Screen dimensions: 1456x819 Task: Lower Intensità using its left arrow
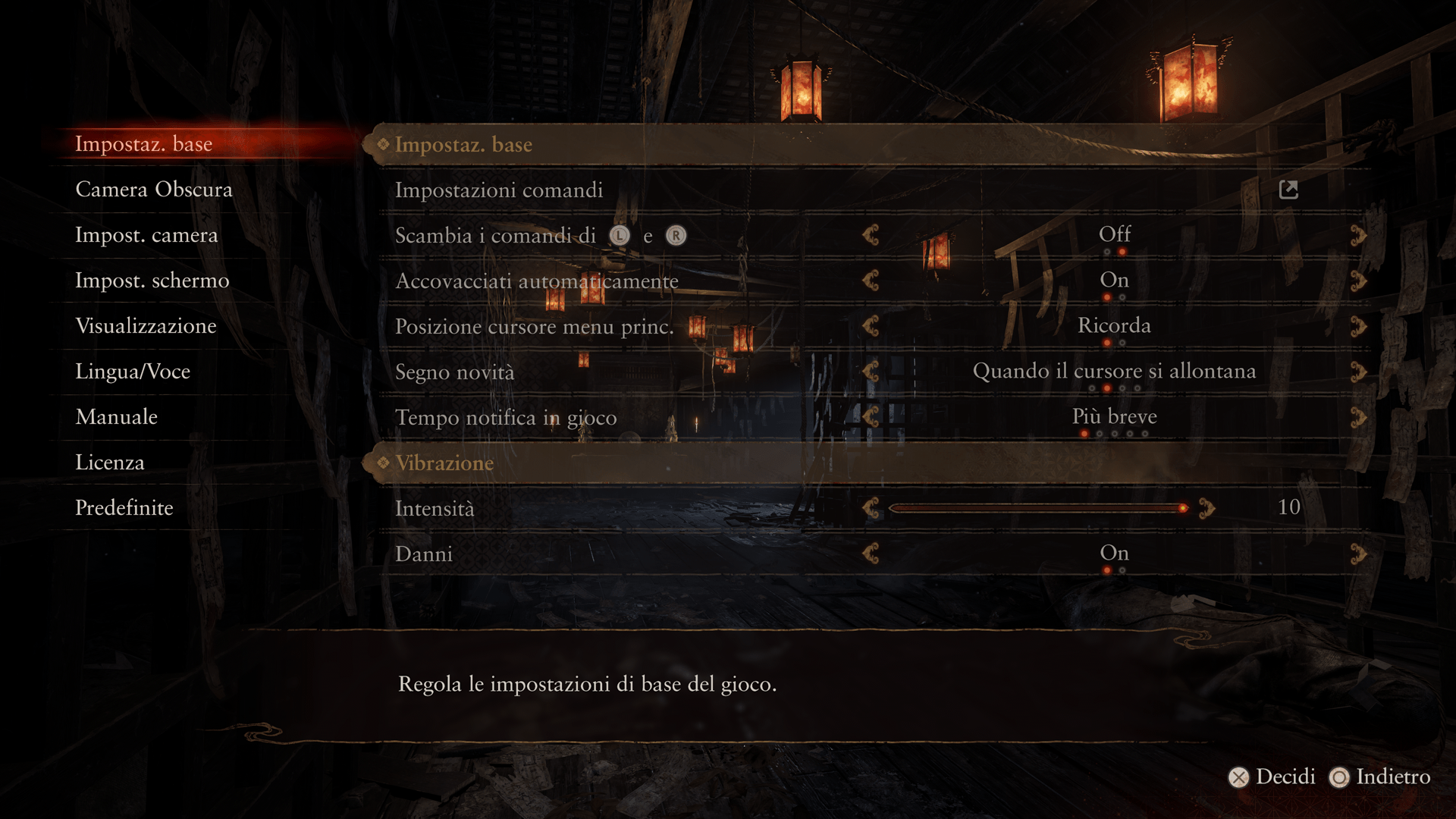(x=871, y=508)
